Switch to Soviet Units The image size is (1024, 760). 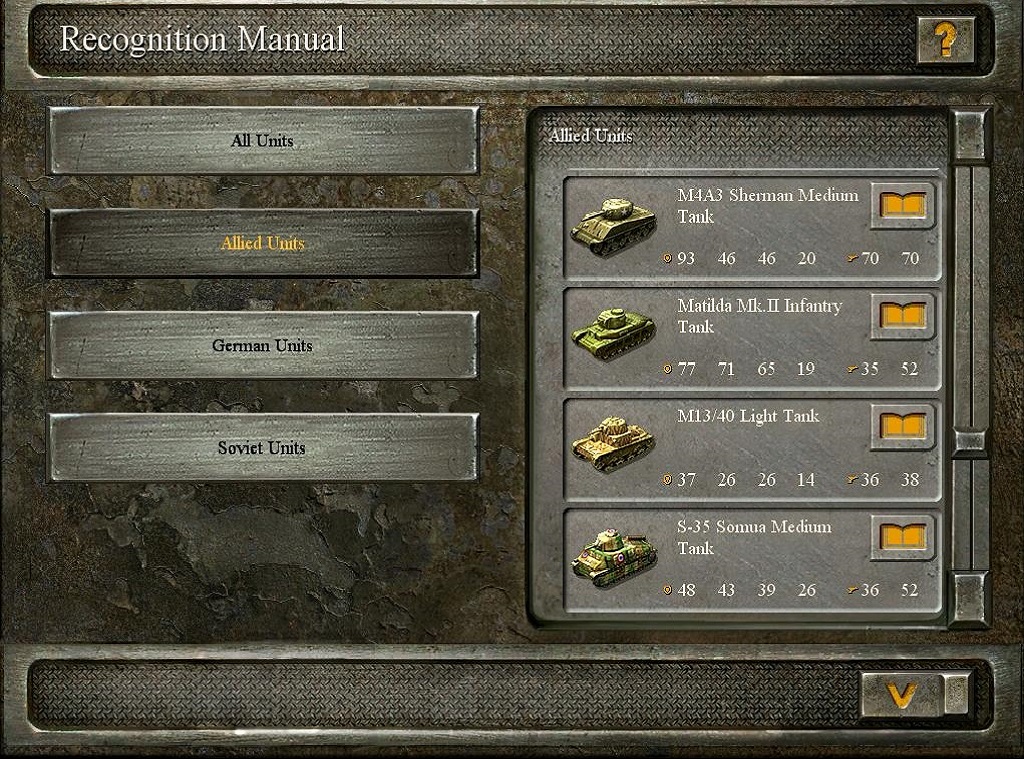[263, 448]
